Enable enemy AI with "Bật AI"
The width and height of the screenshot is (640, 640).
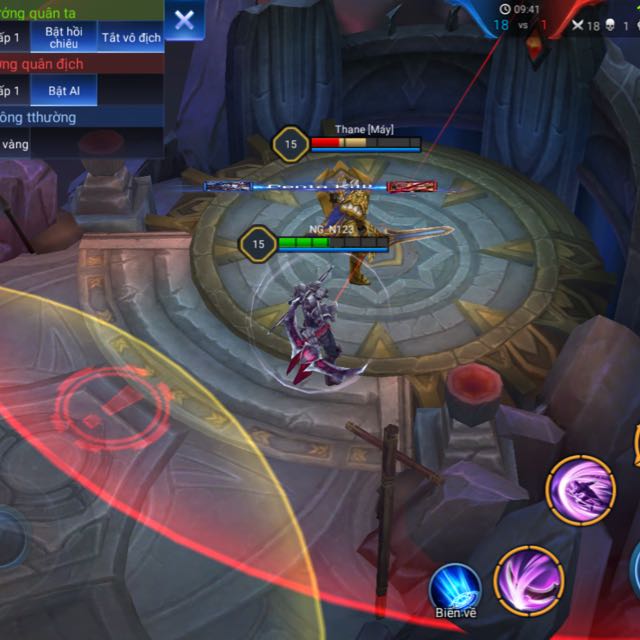pyautogui.click(x=63, y=91)
